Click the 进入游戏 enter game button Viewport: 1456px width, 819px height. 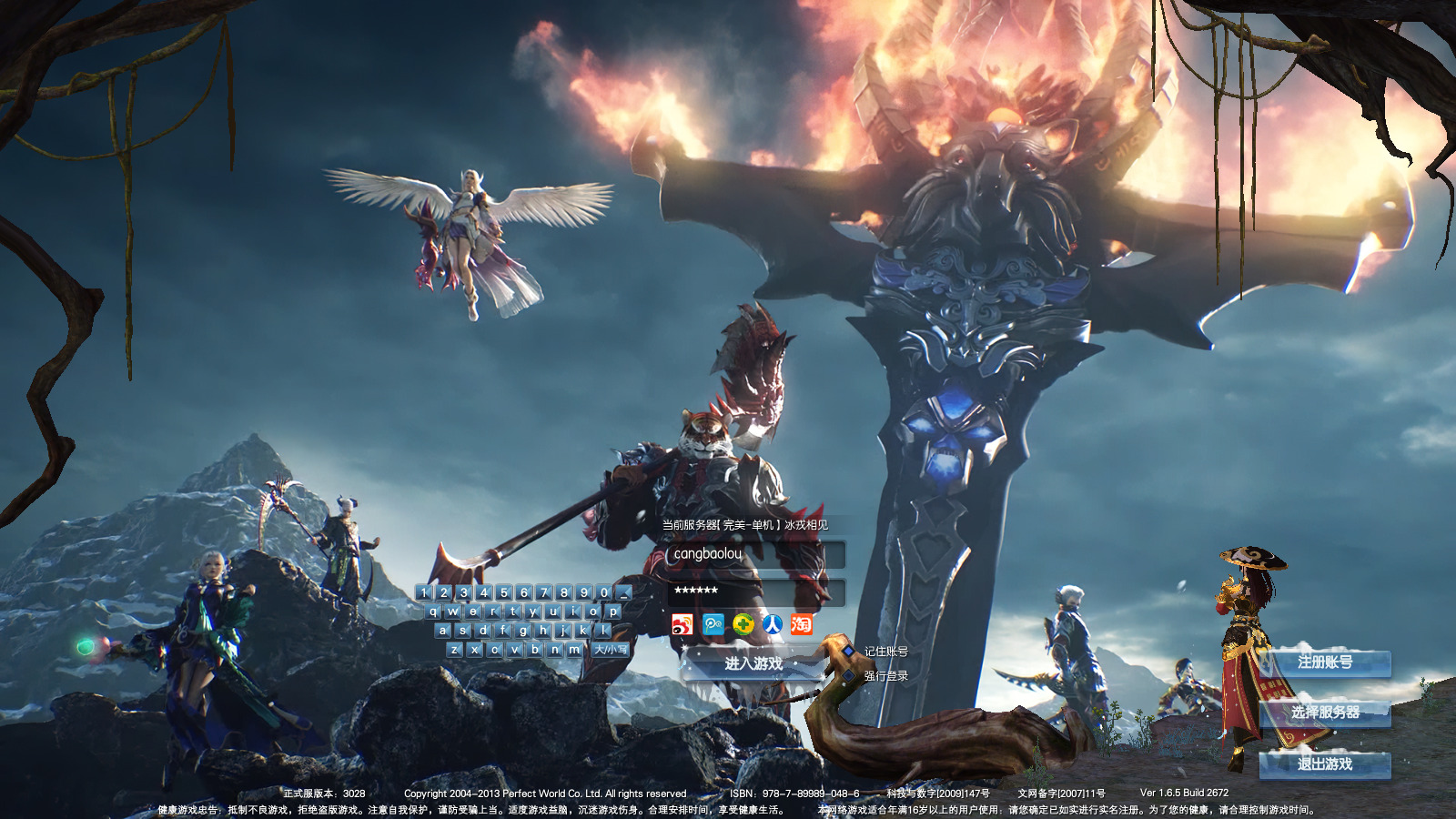coord(753,663)
